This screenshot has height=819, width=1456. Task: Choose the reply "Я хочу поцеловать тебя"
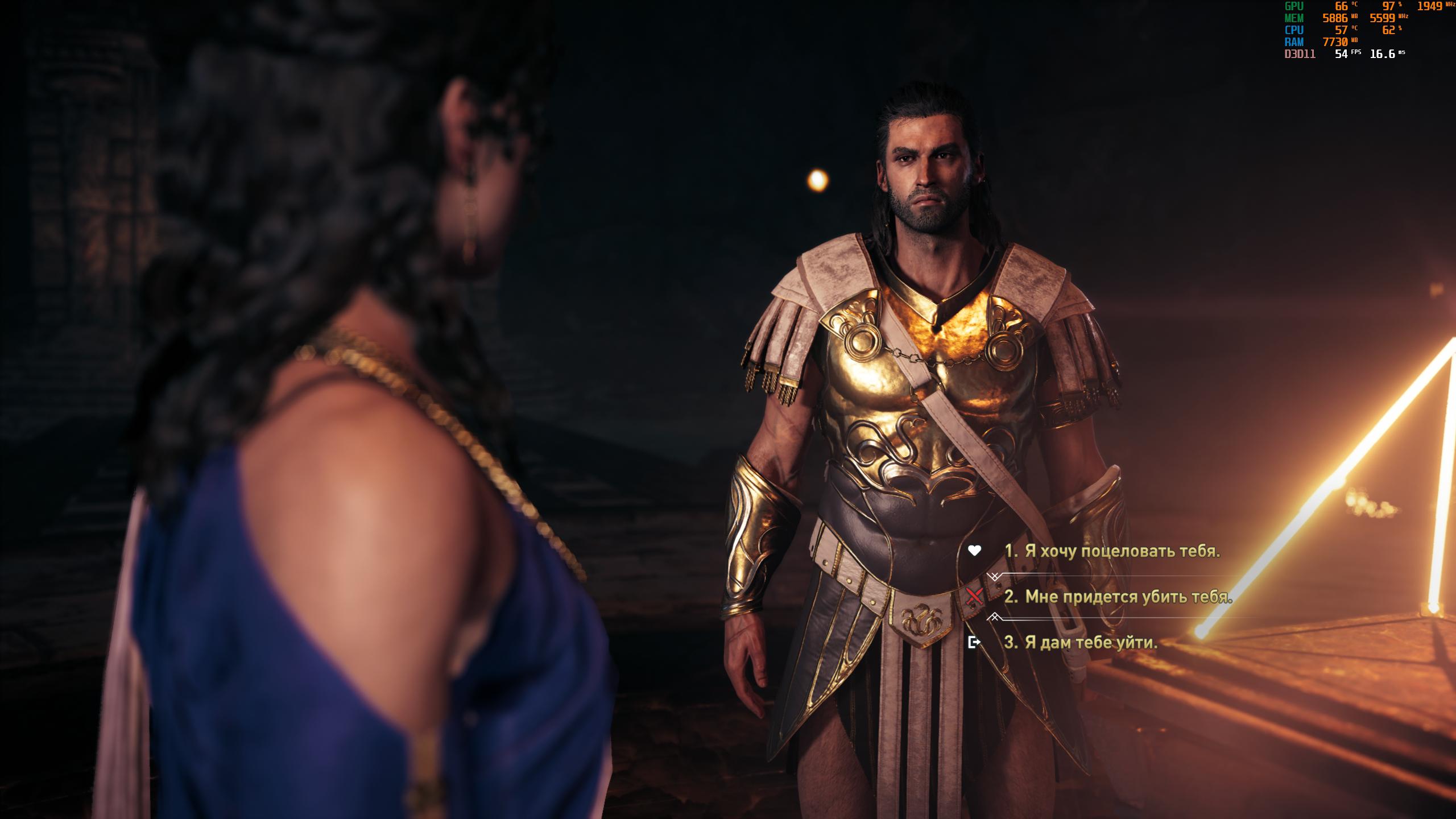click(x=1112, y=551)
